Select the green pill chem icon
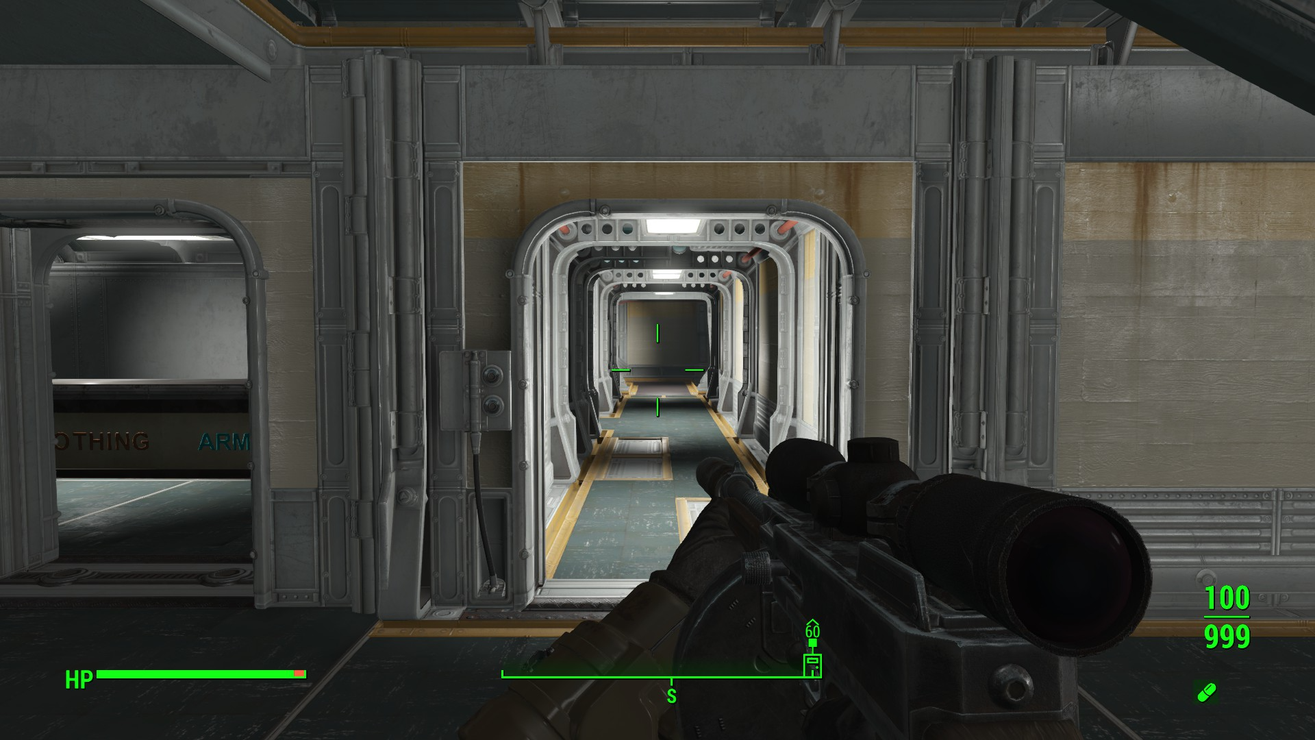 [1206, 692]
